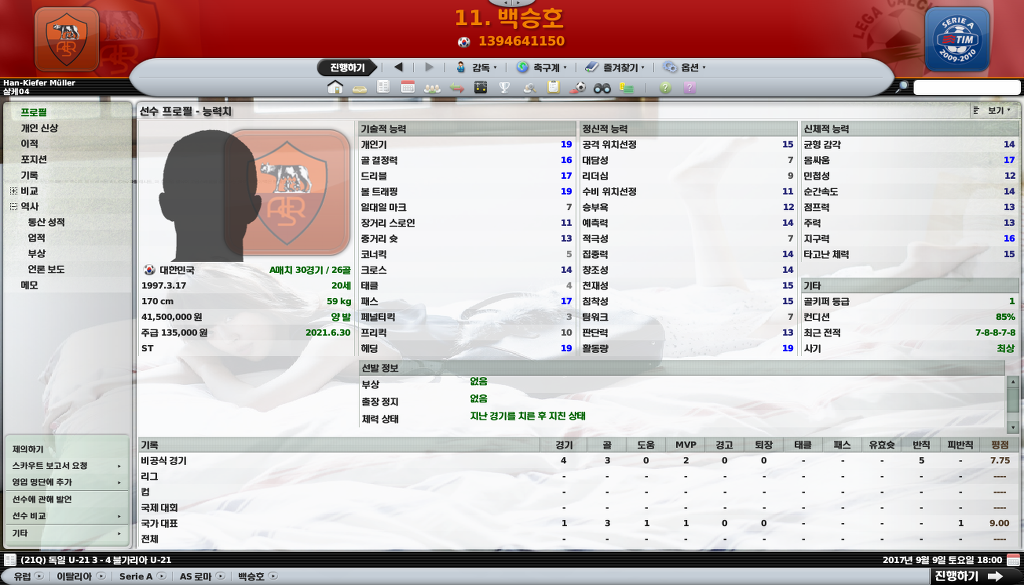
Task: Open the 축구계 dropdown menu
Action: tap(541, 68)
